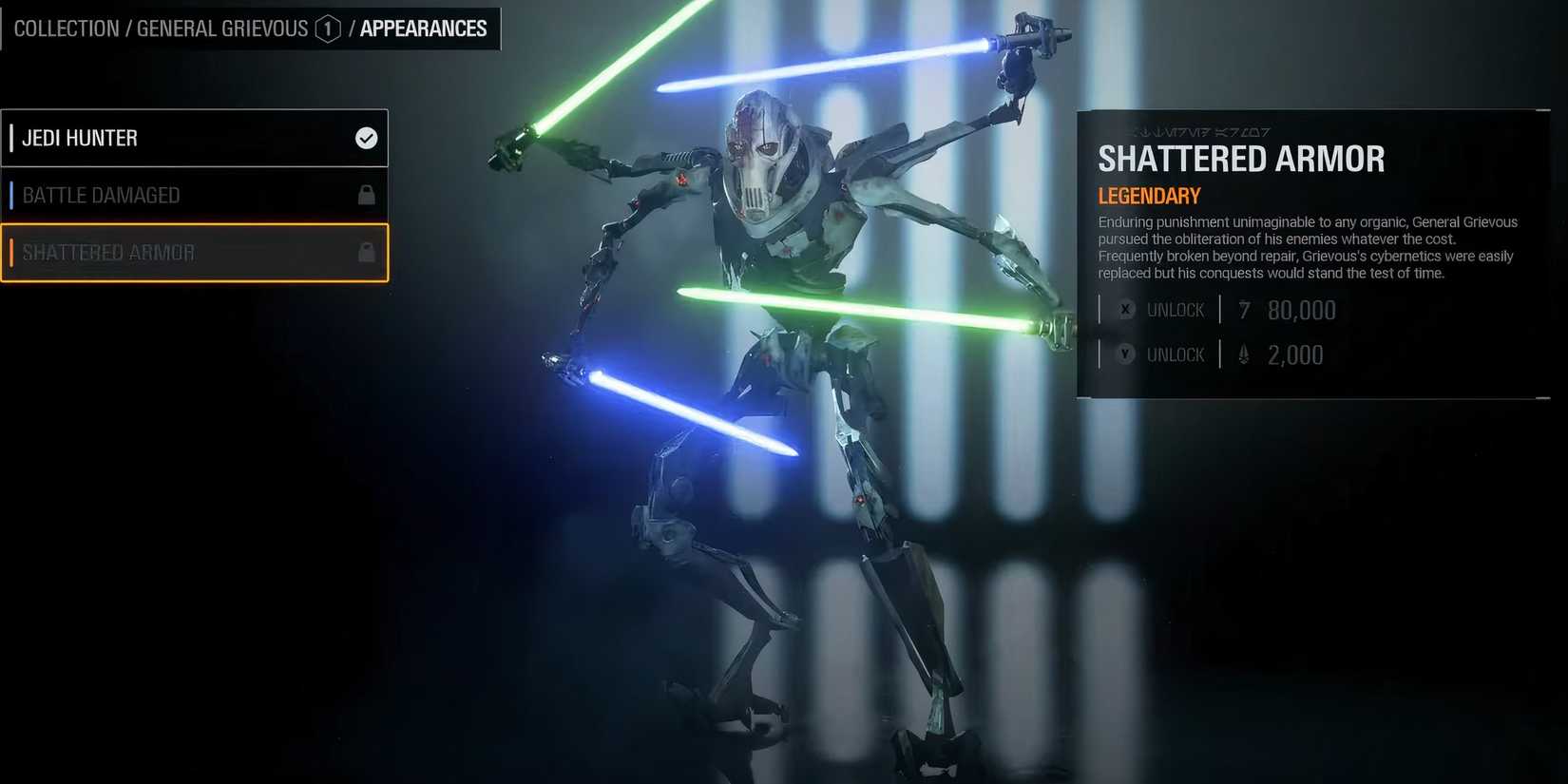
Task: Open the Collection from the breadcrumb
Action: point(67,29)
